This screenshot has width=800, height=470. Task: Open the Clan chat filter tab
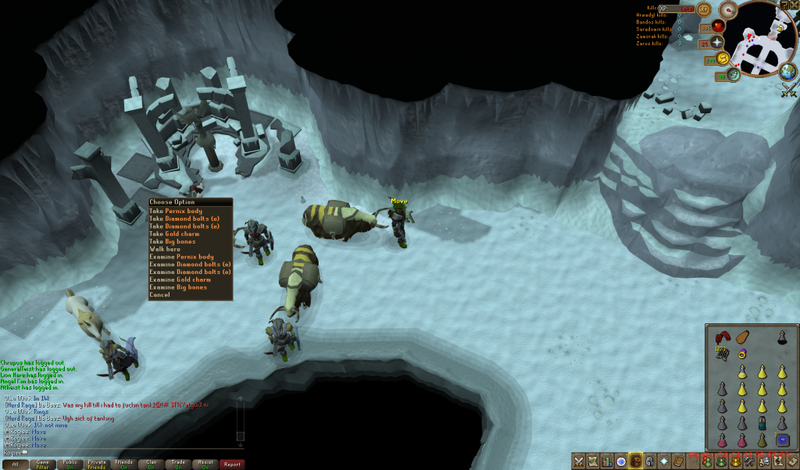150,464
